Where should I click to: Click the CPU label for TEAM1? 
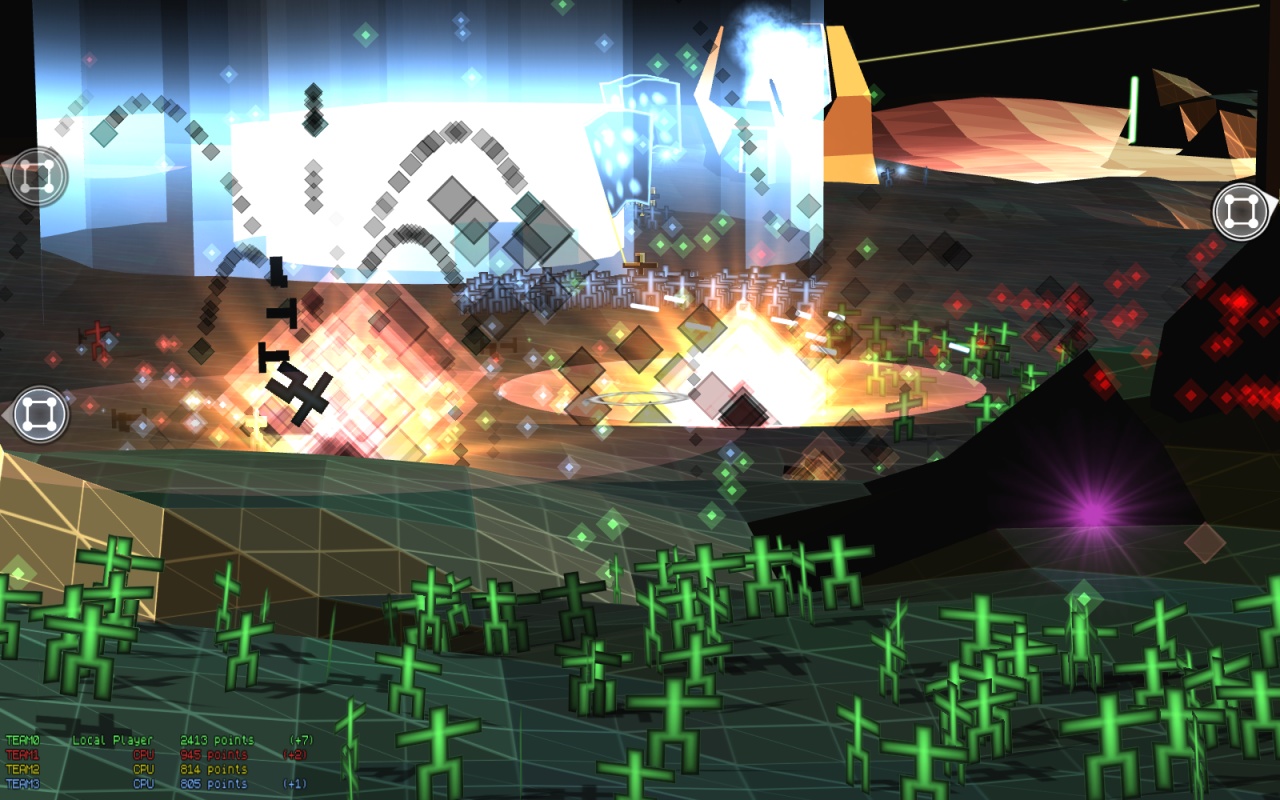144,755
